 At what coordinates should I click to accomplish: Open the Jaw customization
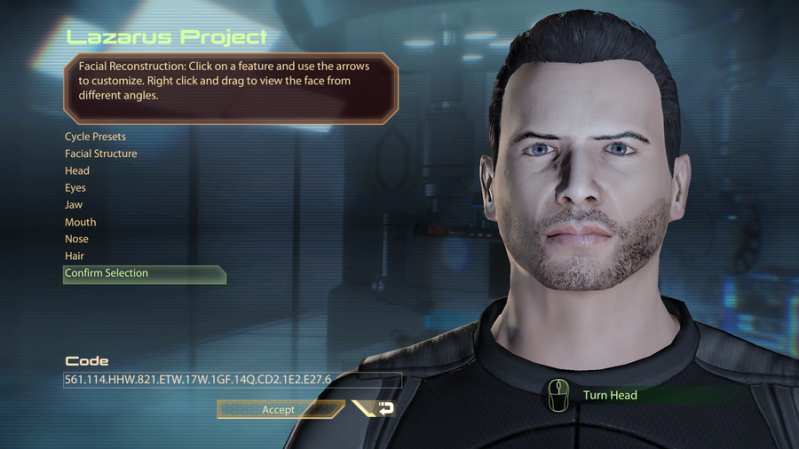tap(74, 205)
